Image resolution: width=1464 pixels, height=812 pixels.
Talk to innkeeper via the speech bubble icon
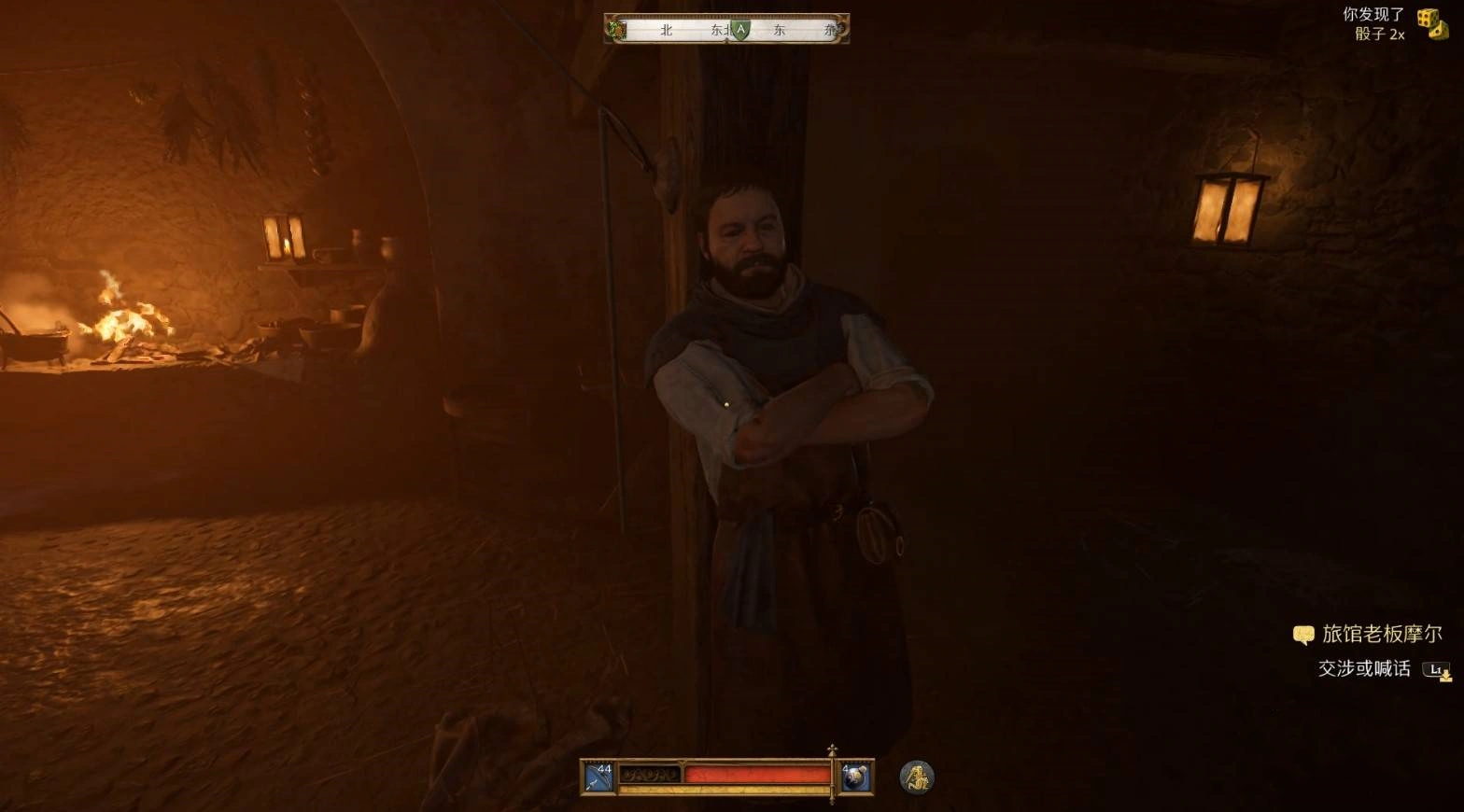1303,635
